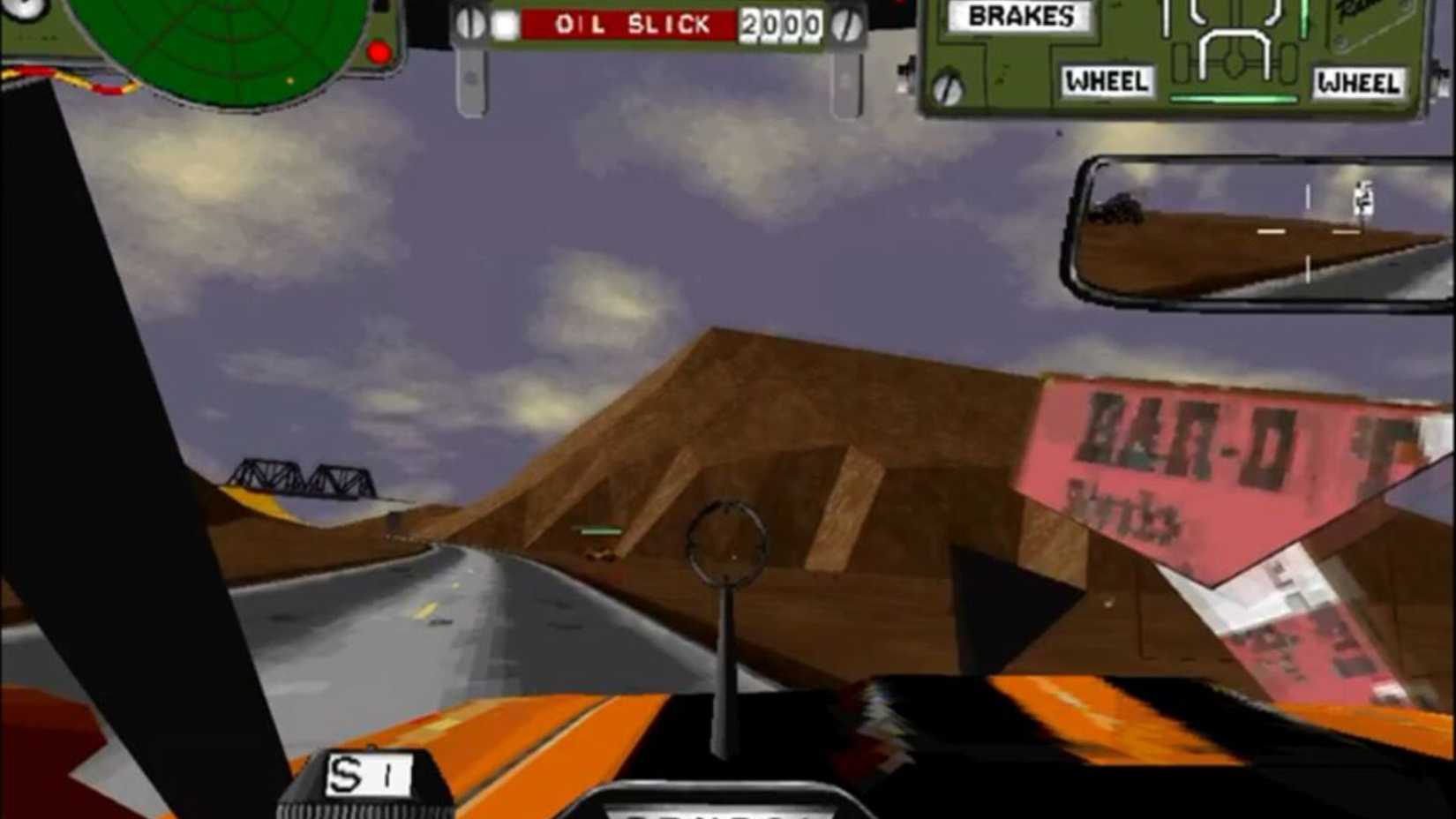The image size is (1456, 819).
Task: Click the mounting bracket under the weapon panel
Action: point(472,79)
